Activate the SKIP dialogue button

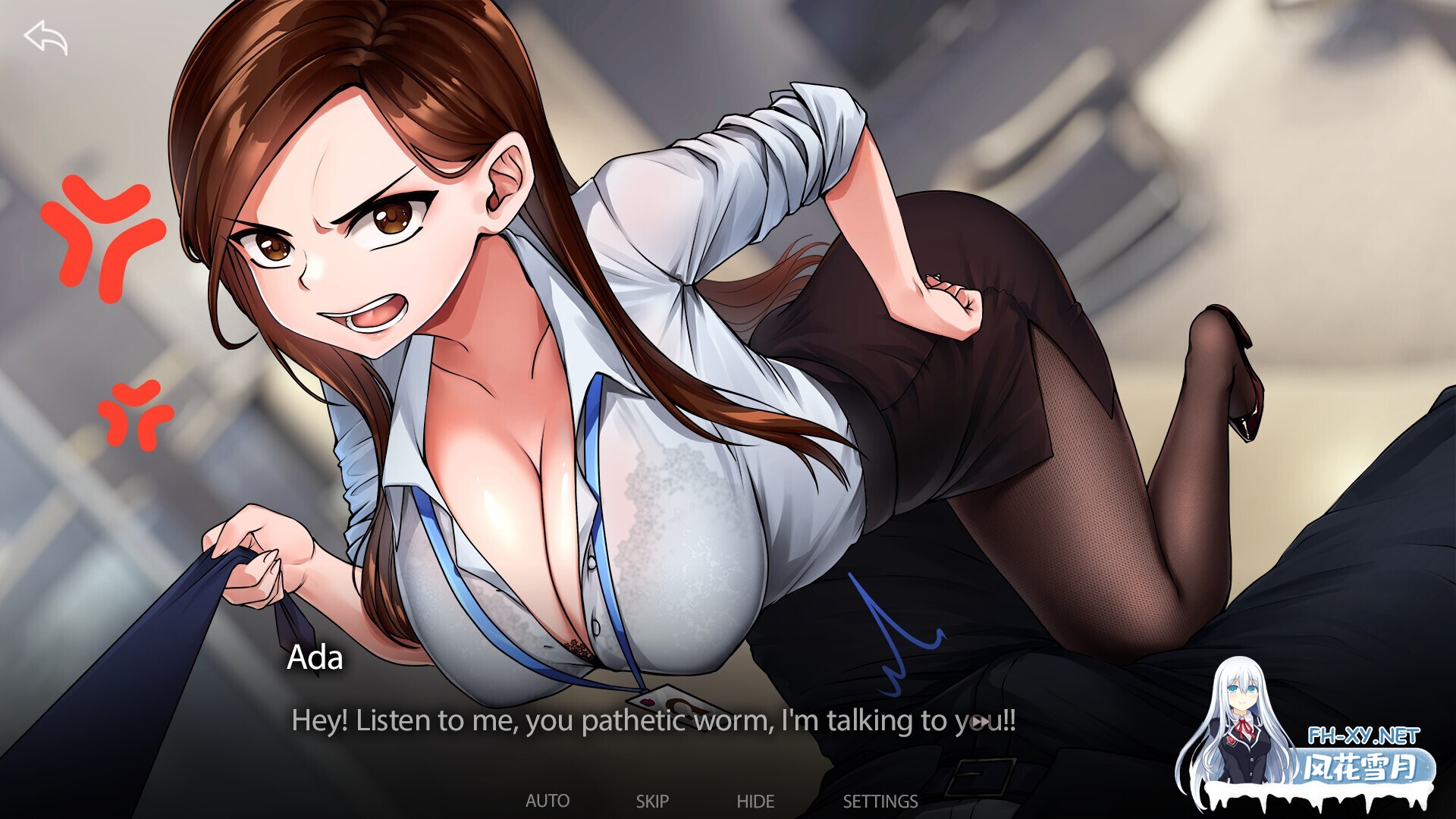652,801
